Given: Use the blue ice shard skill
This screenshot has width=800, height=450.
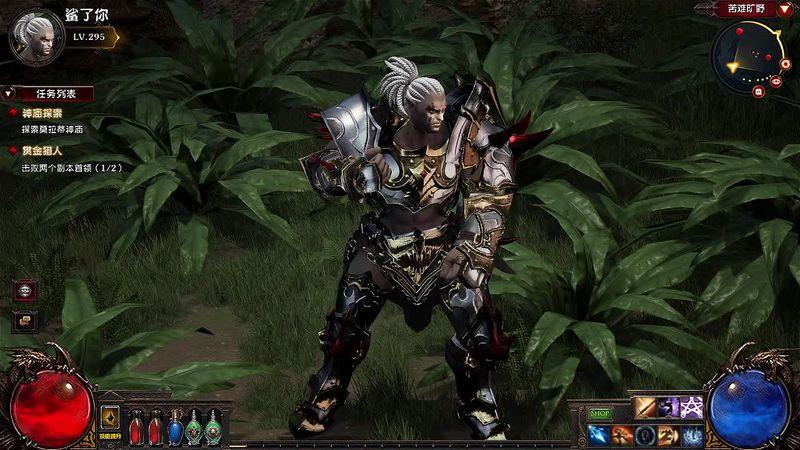Looking at the screenshot, I should coord(598,434).
